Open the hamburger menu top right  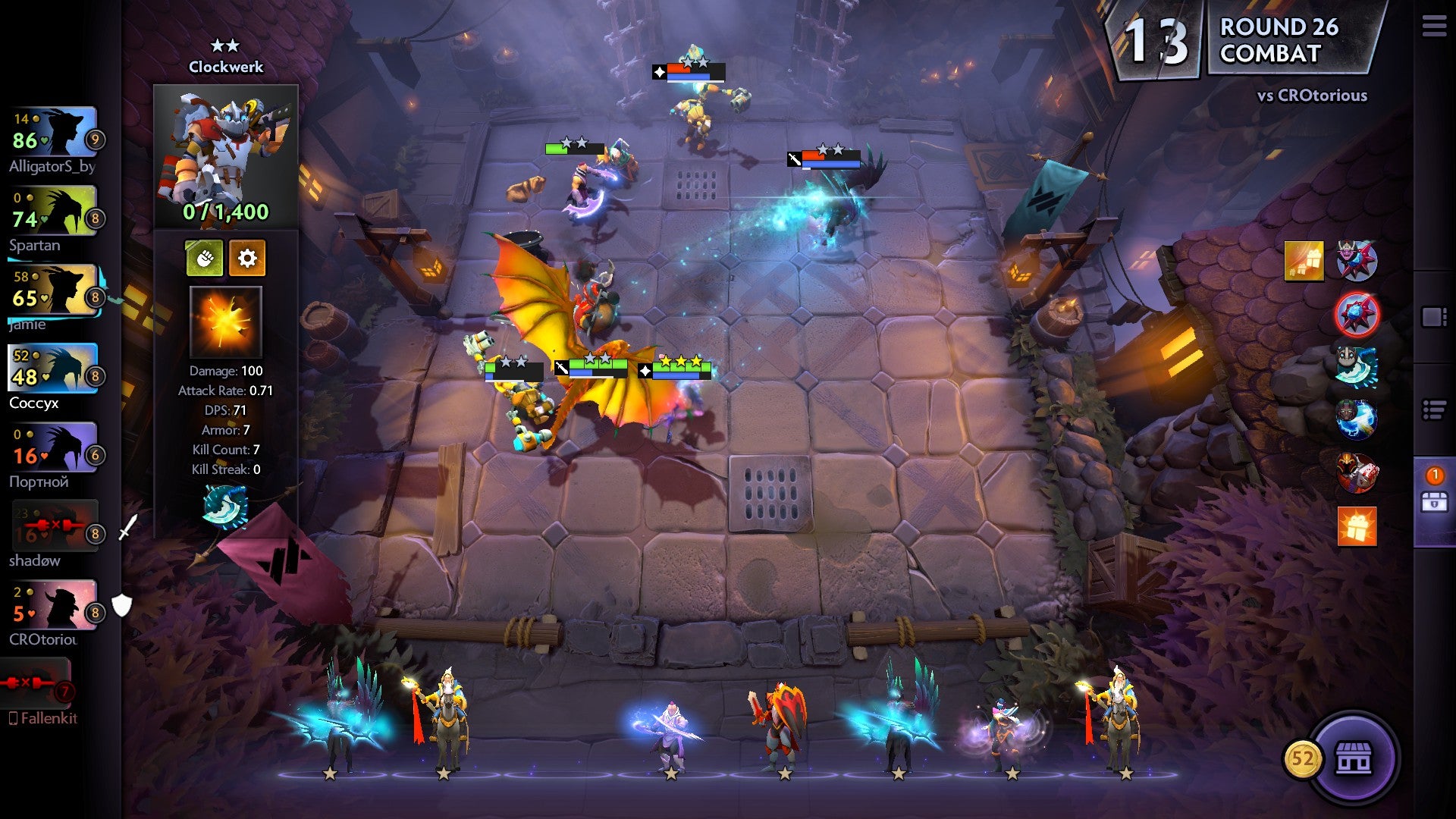coord(1435,25)
